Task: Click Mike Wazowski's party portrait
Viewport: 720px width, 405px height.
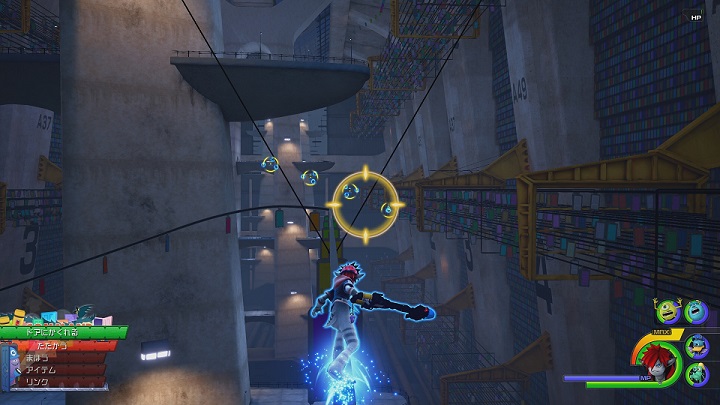Action: point(667,313)
